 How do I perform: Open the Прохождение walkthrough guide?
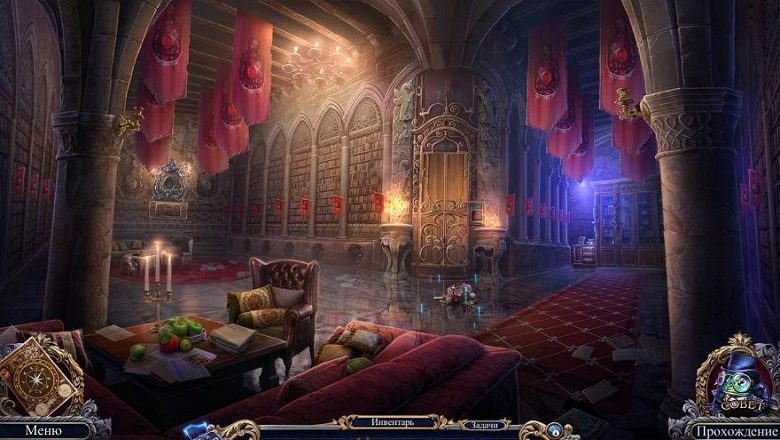[x=738, y=431]
